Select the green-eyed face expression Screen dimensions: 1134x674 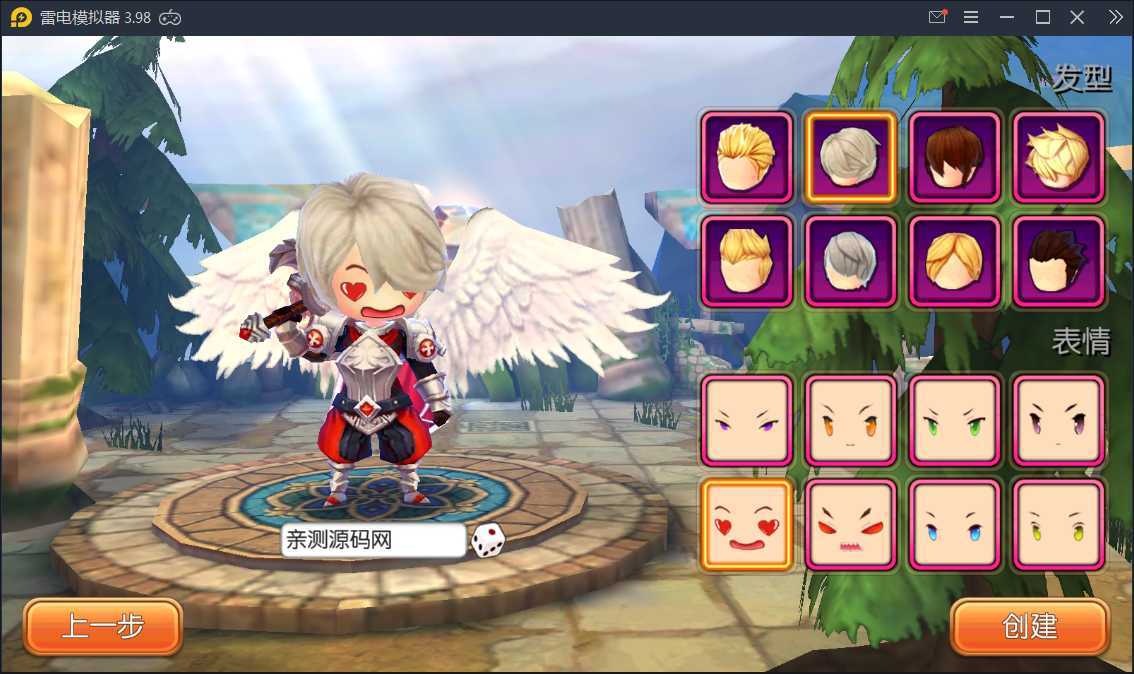tap(954, 421)
